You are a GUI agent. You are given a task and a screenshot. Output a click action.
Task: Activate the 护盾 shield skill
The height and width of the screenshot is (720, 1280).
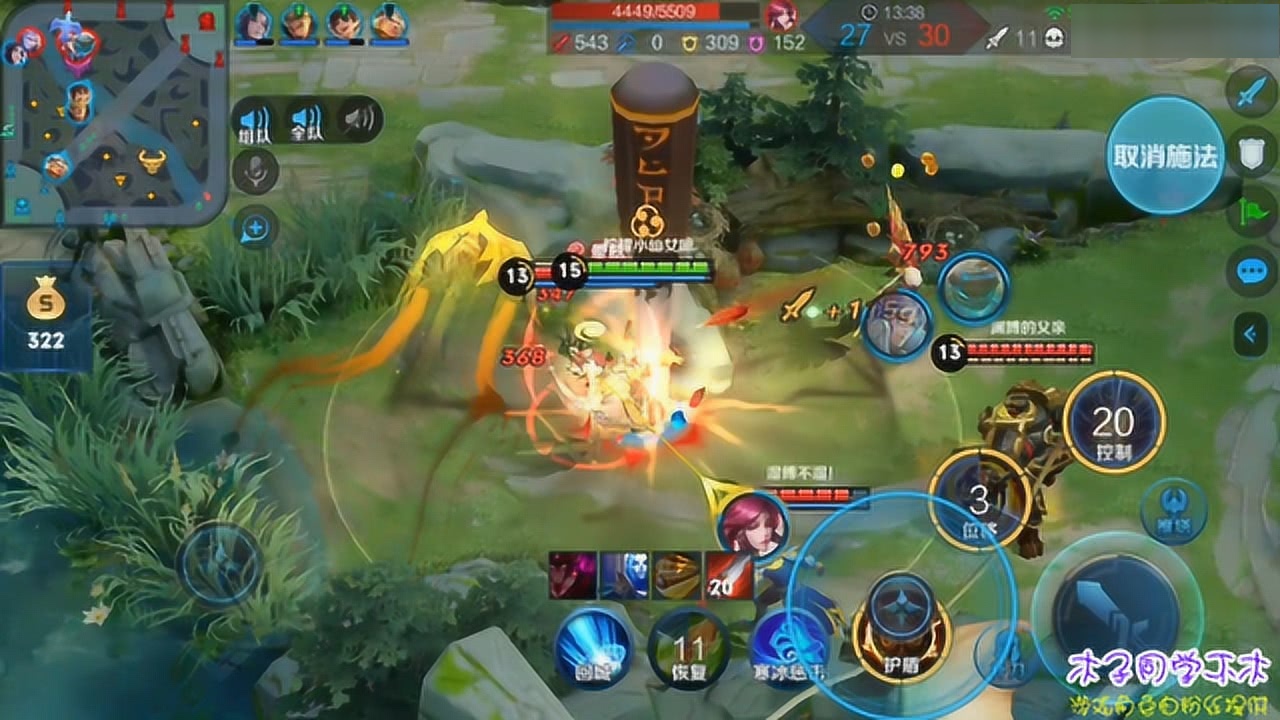(902, 629)
